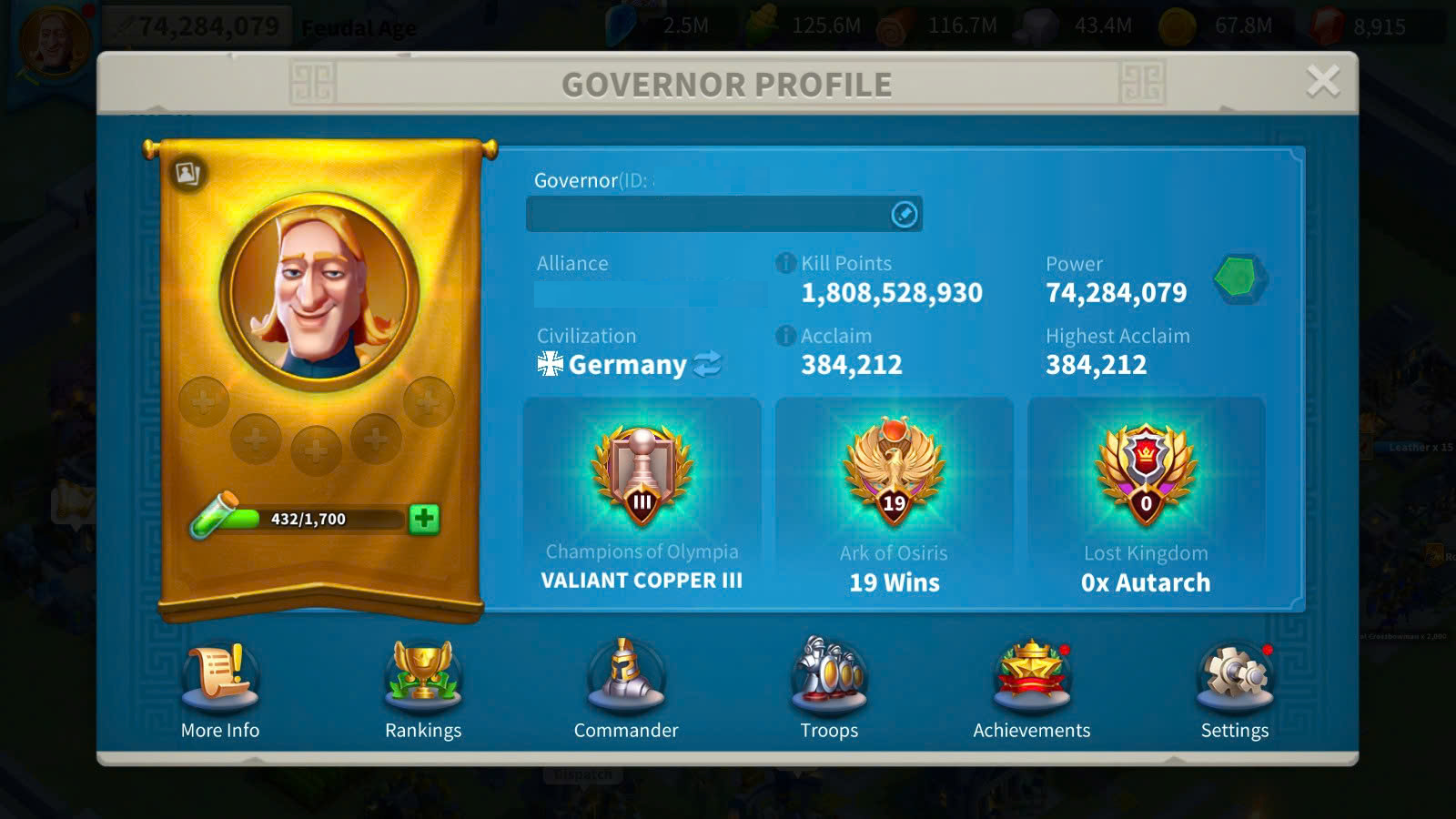
Task: Change the avatar via the portrait icon
Action: coord(187,173)
